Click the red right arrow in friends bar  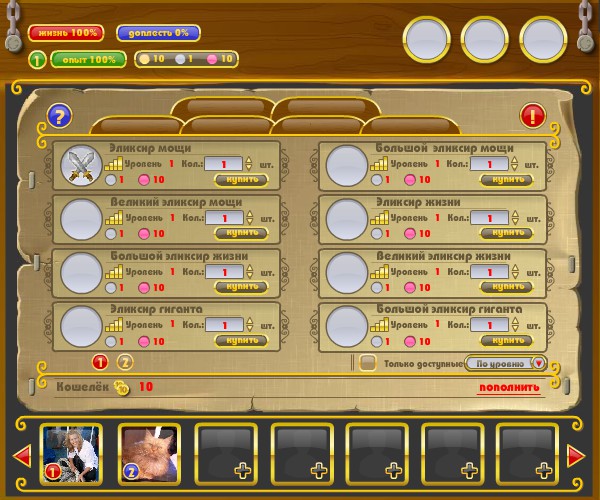(x=576, y=456)
